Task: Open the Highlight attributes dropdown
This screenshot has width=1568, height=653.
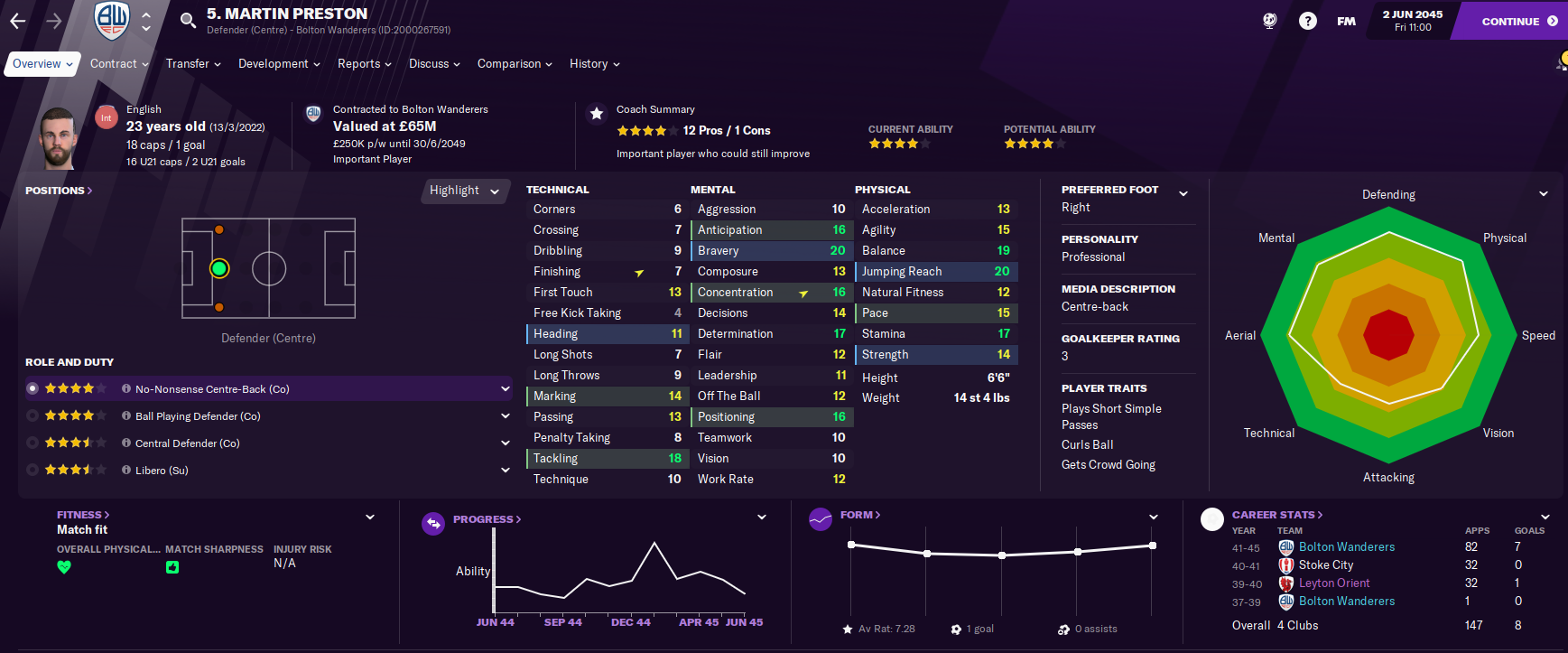Action: pos(464,191)
